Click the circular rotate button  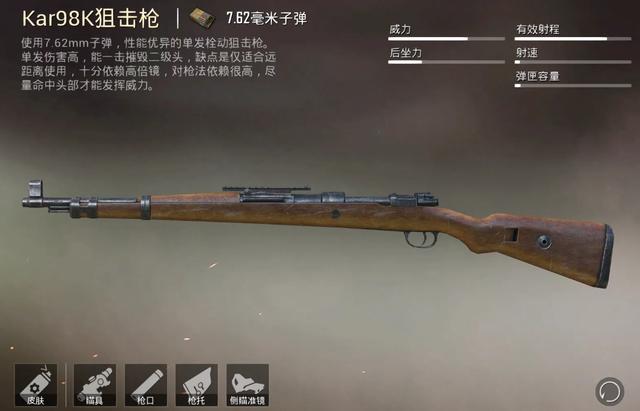point(608,389)
